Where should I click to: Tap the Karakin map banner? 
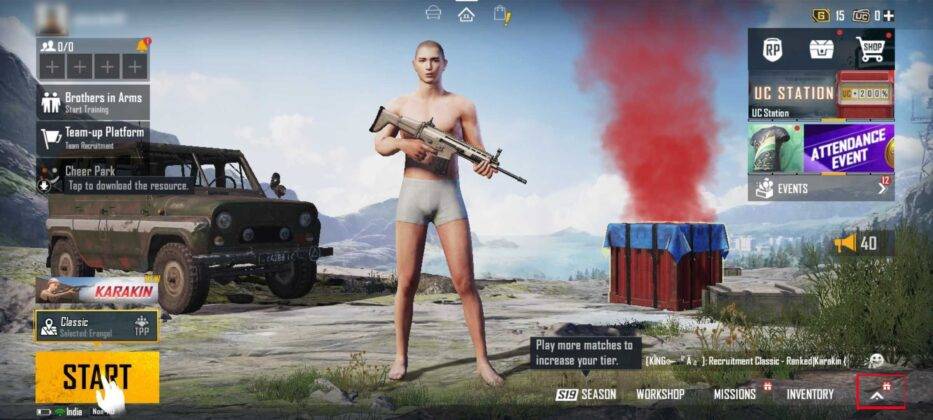click(96, 290)
